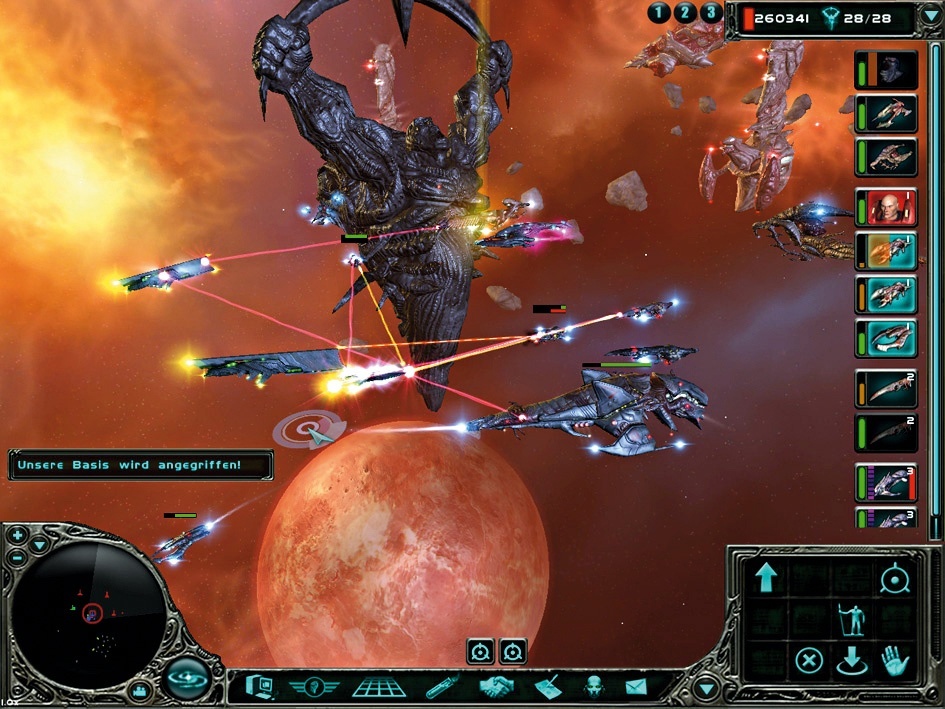Cancel order with the X command

[809, 660]
